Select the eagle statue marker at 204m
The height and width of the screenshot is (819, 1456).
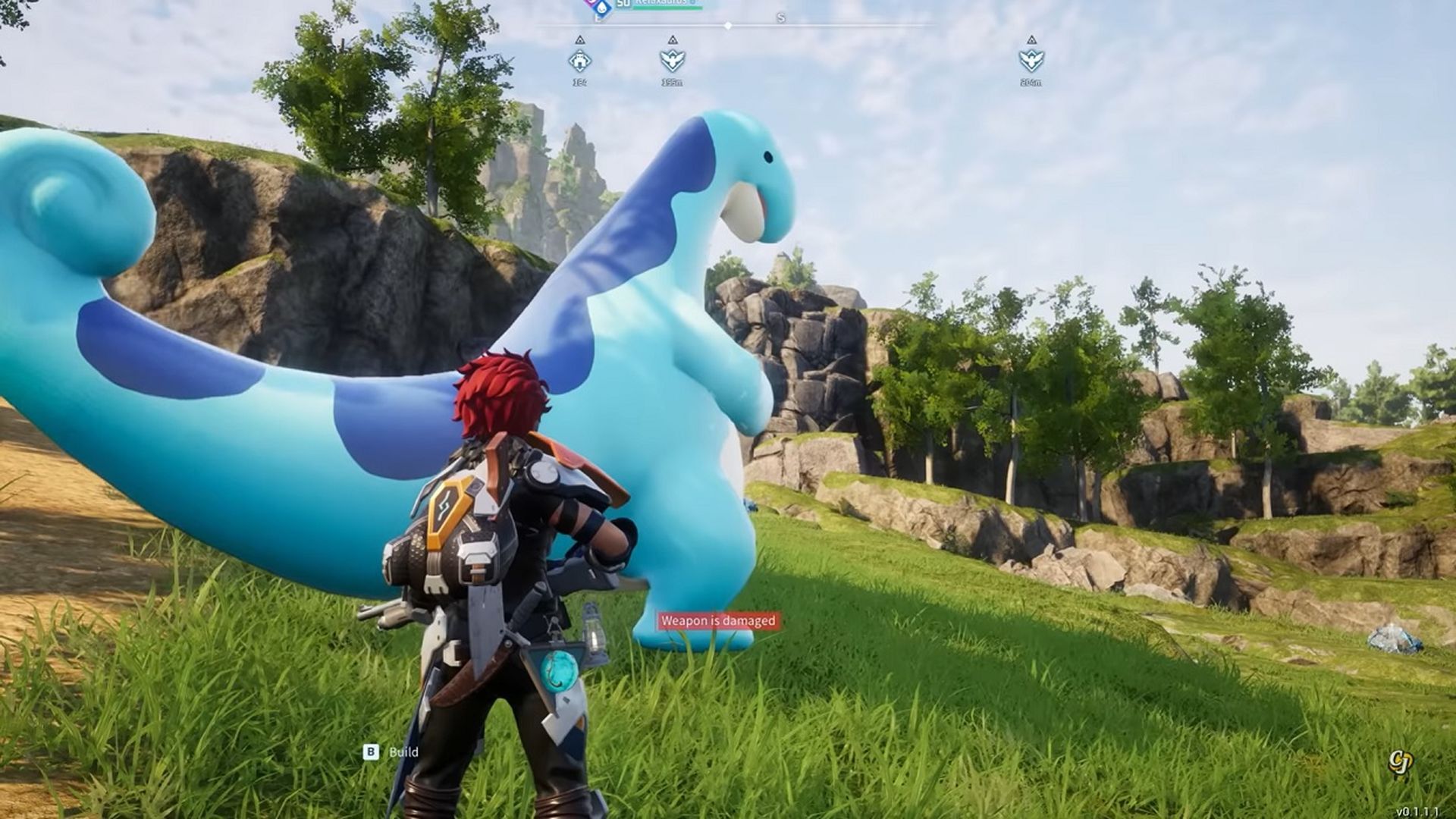coord(1031,60)
